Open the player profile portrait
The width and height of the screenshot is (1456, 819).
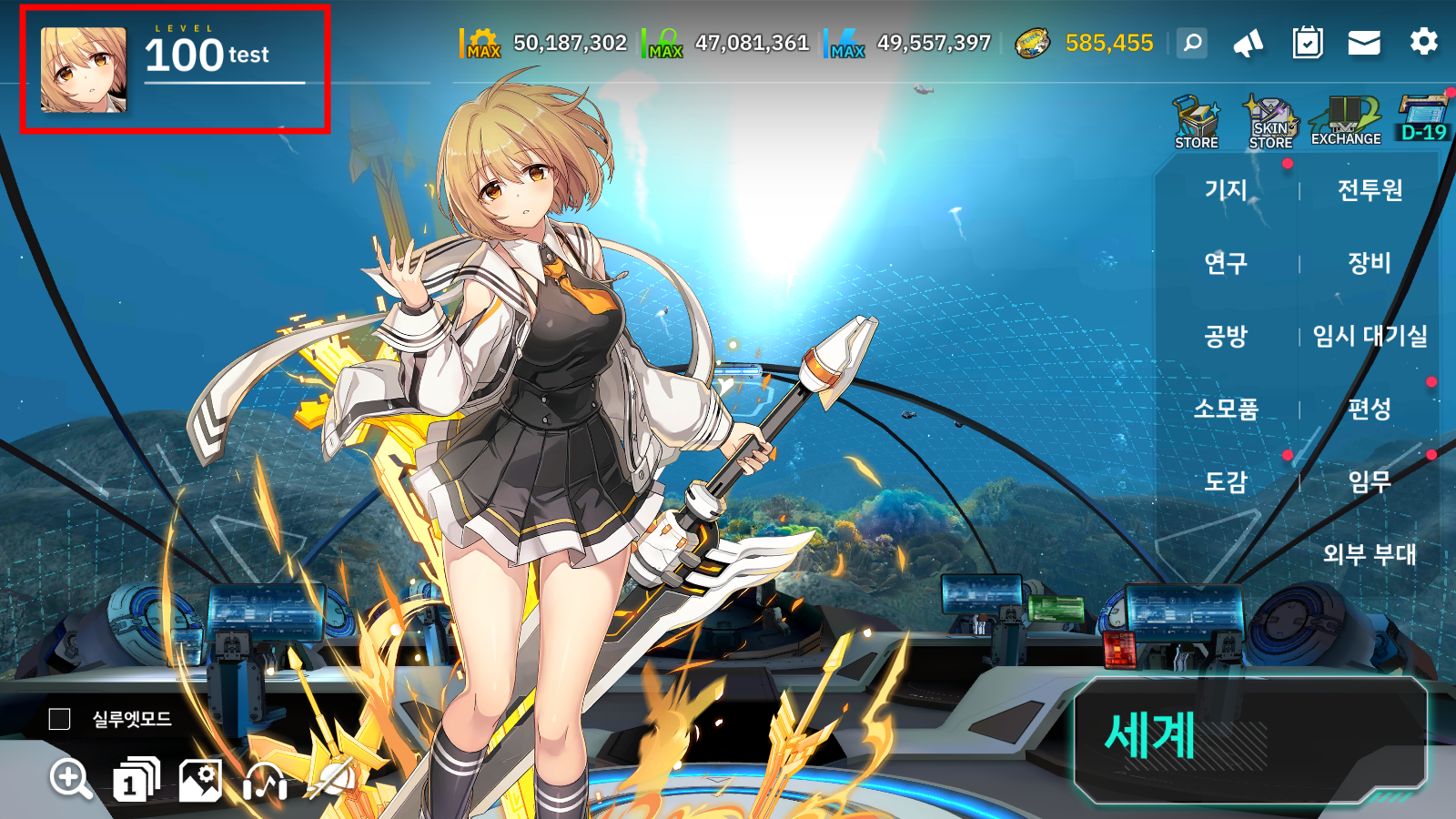tap(83, 70)
